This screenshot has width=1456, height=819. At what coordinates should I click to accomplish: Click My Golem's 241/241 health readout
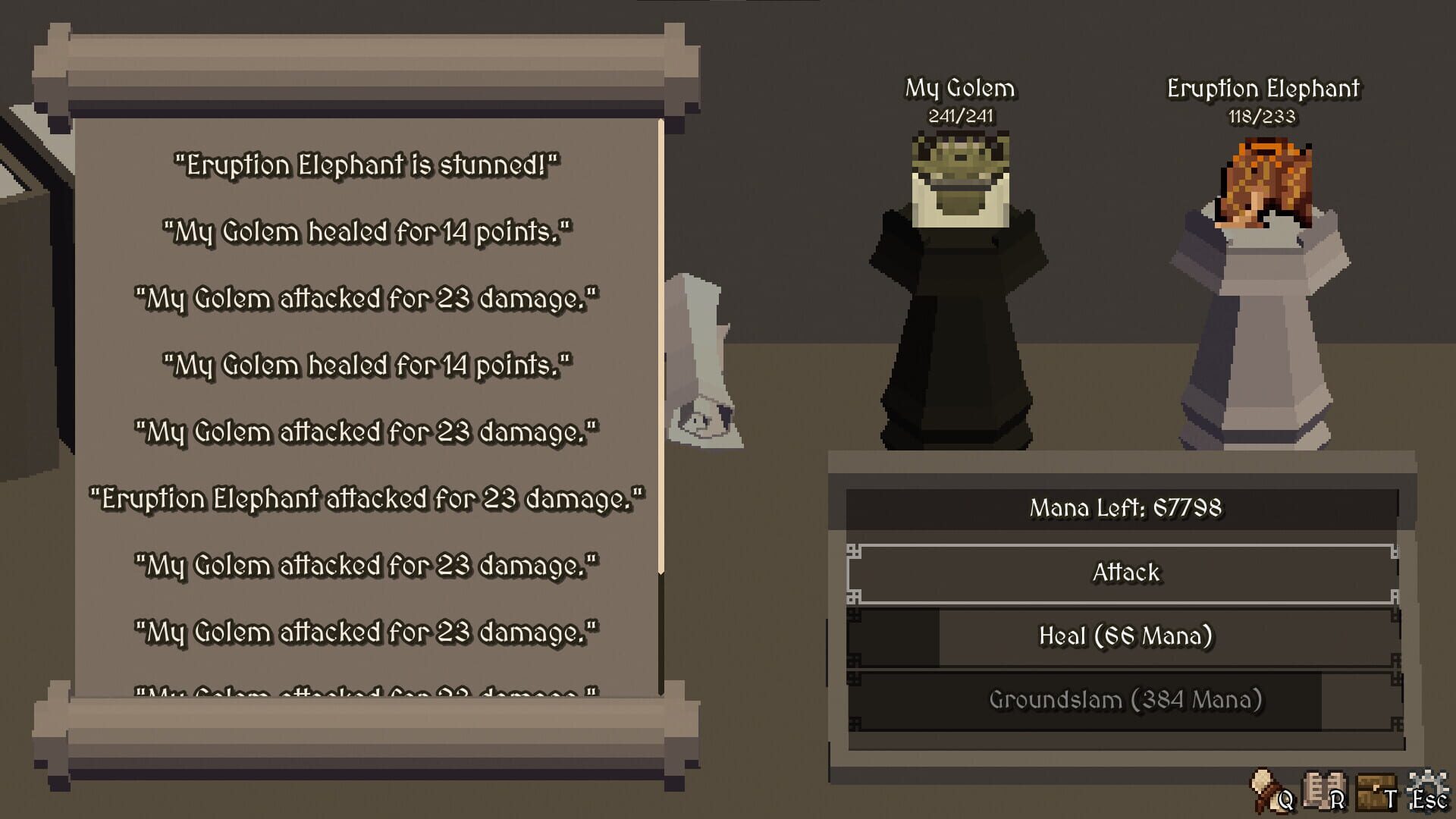[960, 117]
